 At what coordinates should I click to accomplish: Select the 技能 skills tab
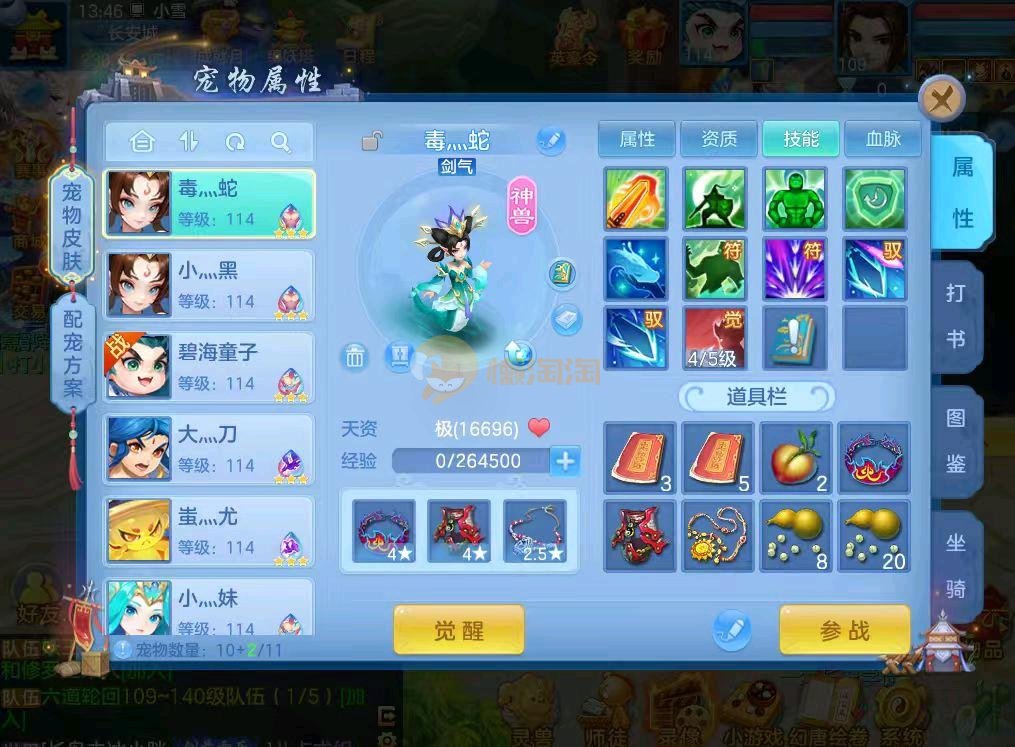tap(801, 139)
